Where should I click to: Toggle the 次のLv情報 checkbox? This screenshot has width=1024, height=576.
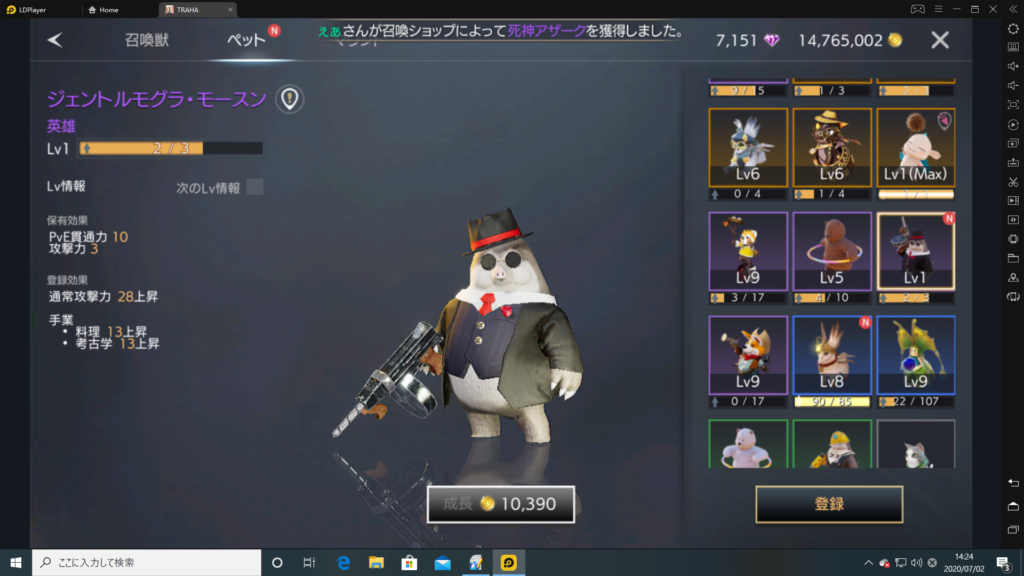[255, 187]
